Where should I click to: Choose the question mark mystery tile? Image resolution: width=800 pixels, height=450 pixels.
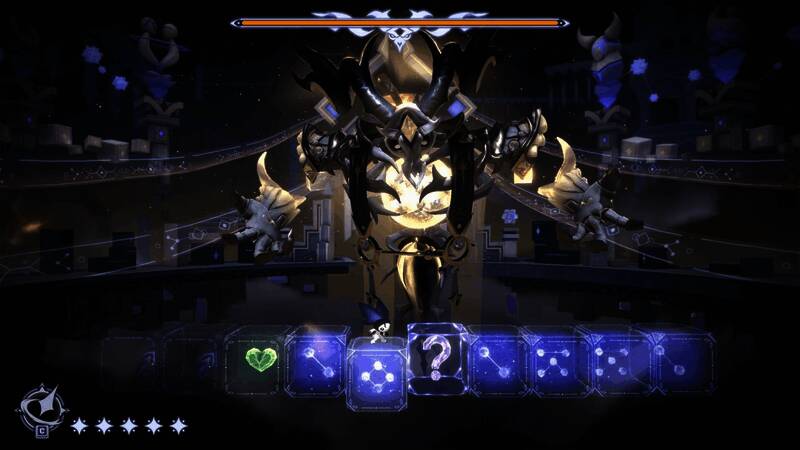click(x=435, y=354)
